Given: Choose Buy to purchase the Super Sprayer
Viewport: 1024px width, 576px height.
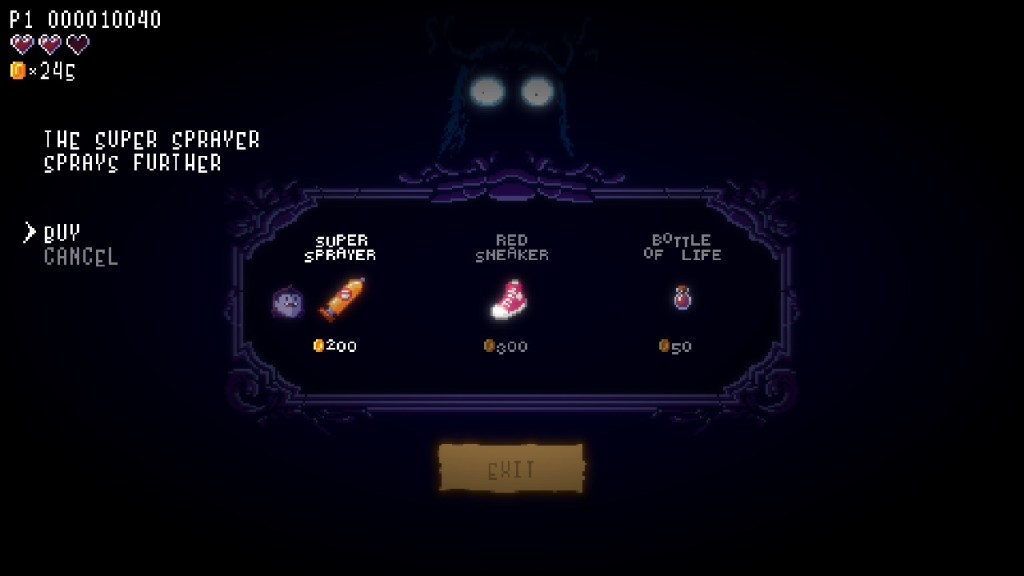Looking at the screenshot, I should [62, 233].
